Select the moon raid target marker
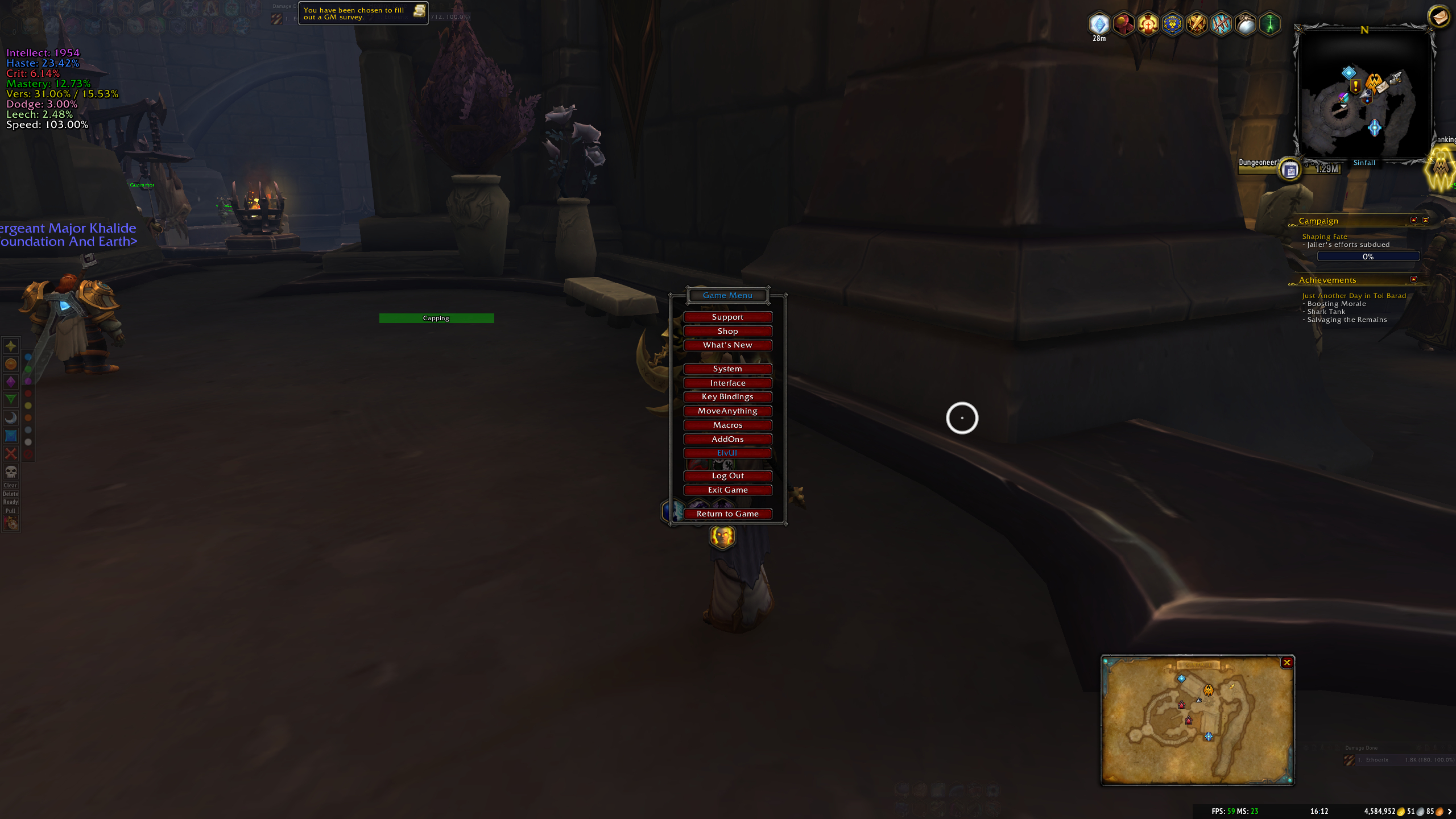The width and height of the screenshot is (1456, 819). click(11, 417)
